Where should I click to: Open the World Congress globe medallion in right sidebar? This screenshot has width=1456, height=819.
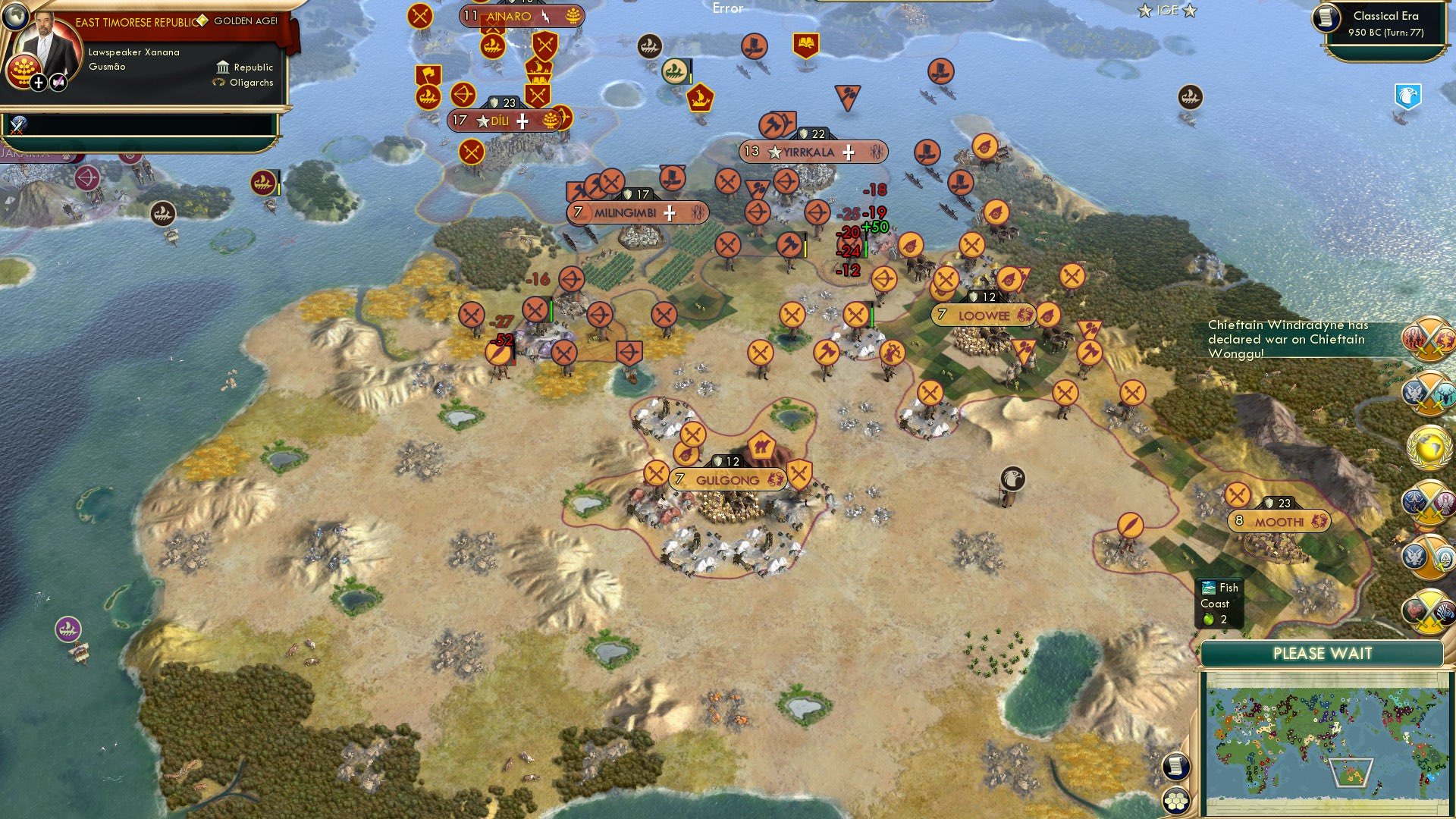1429,447
